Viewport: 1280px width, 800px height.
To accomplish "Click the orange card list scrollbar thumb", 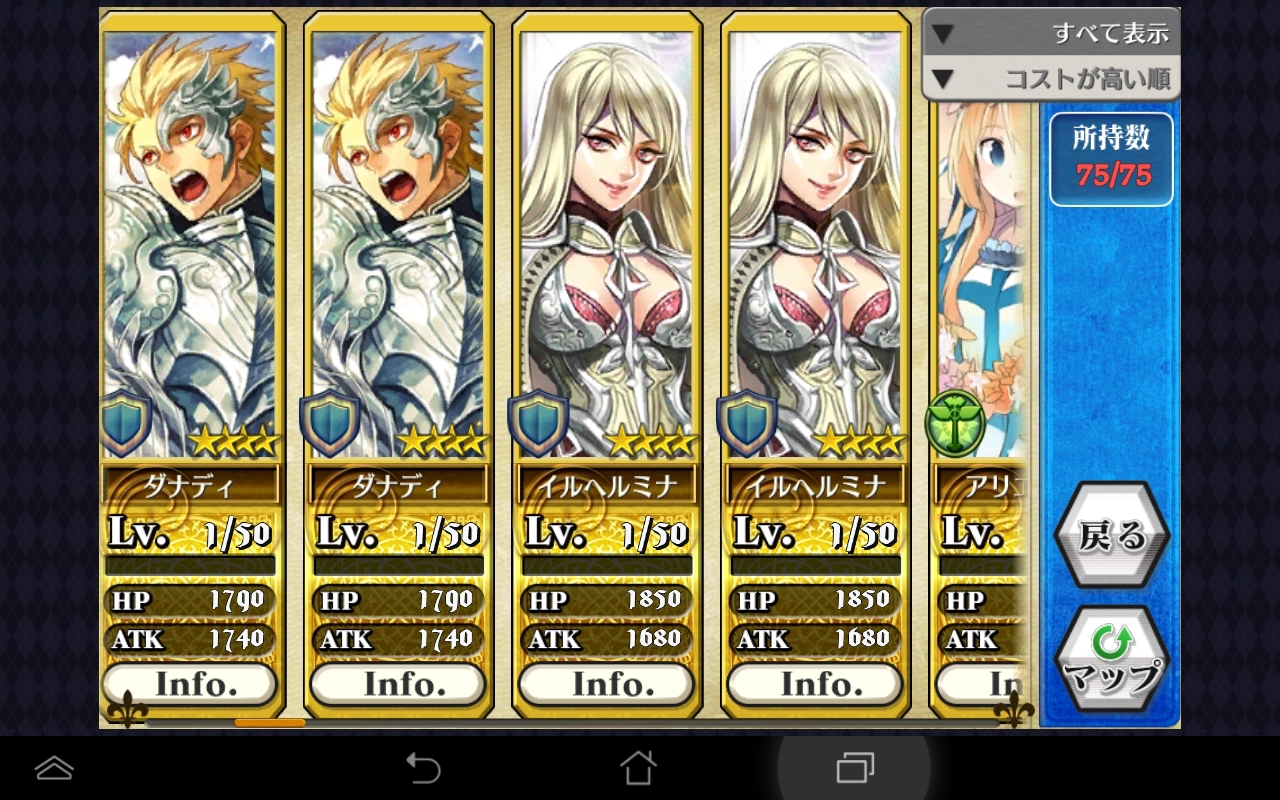I will pyautogui.click(x=270, y=722).
